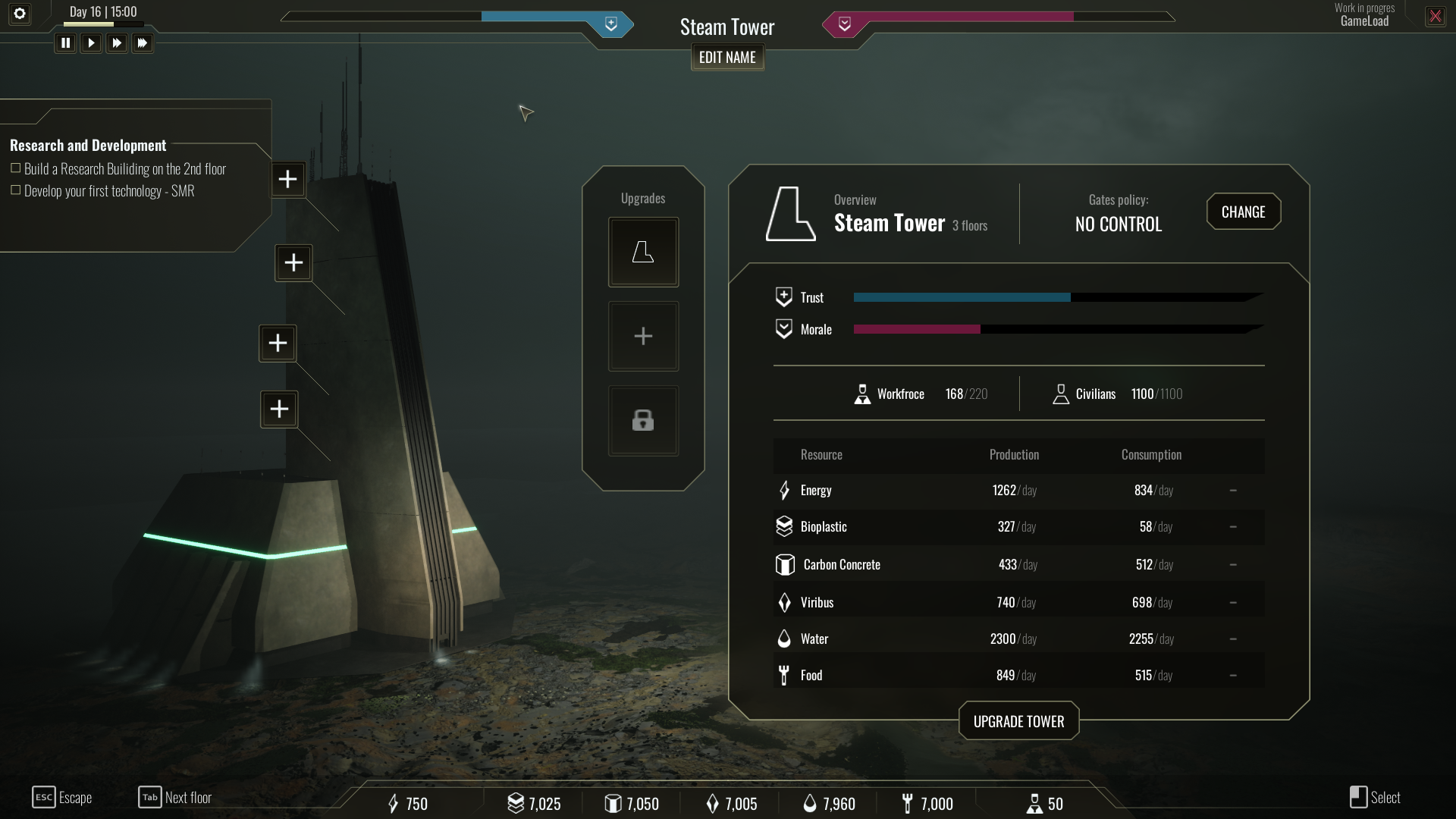The width and height of the screenshot is (1456, 819).
Task: Expand the chevron on the pink Morale bar
Action: (845, 24)
